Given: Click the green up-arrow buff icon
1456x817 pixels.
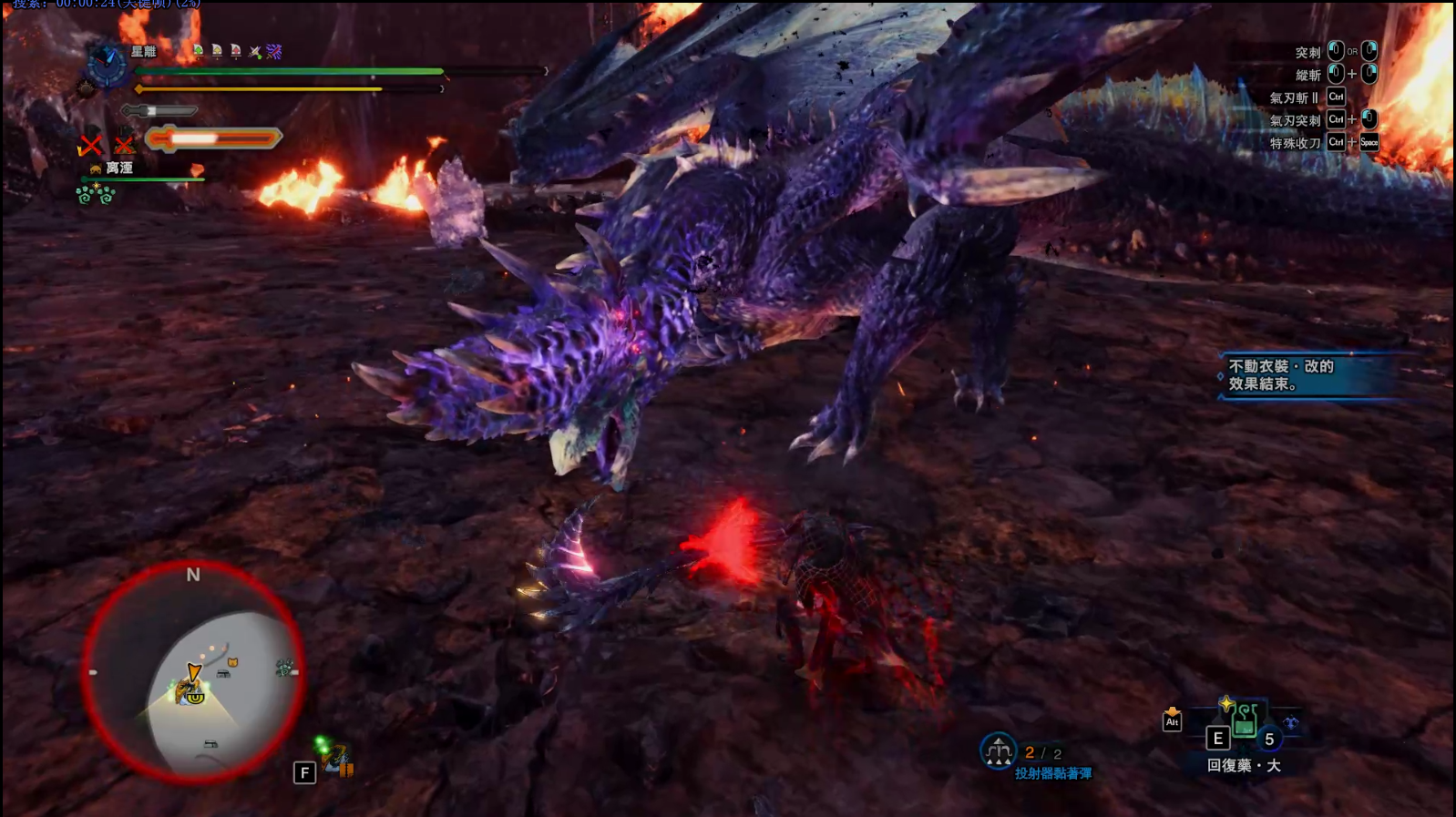Looking at the screenshot, I should click(198, 52).
